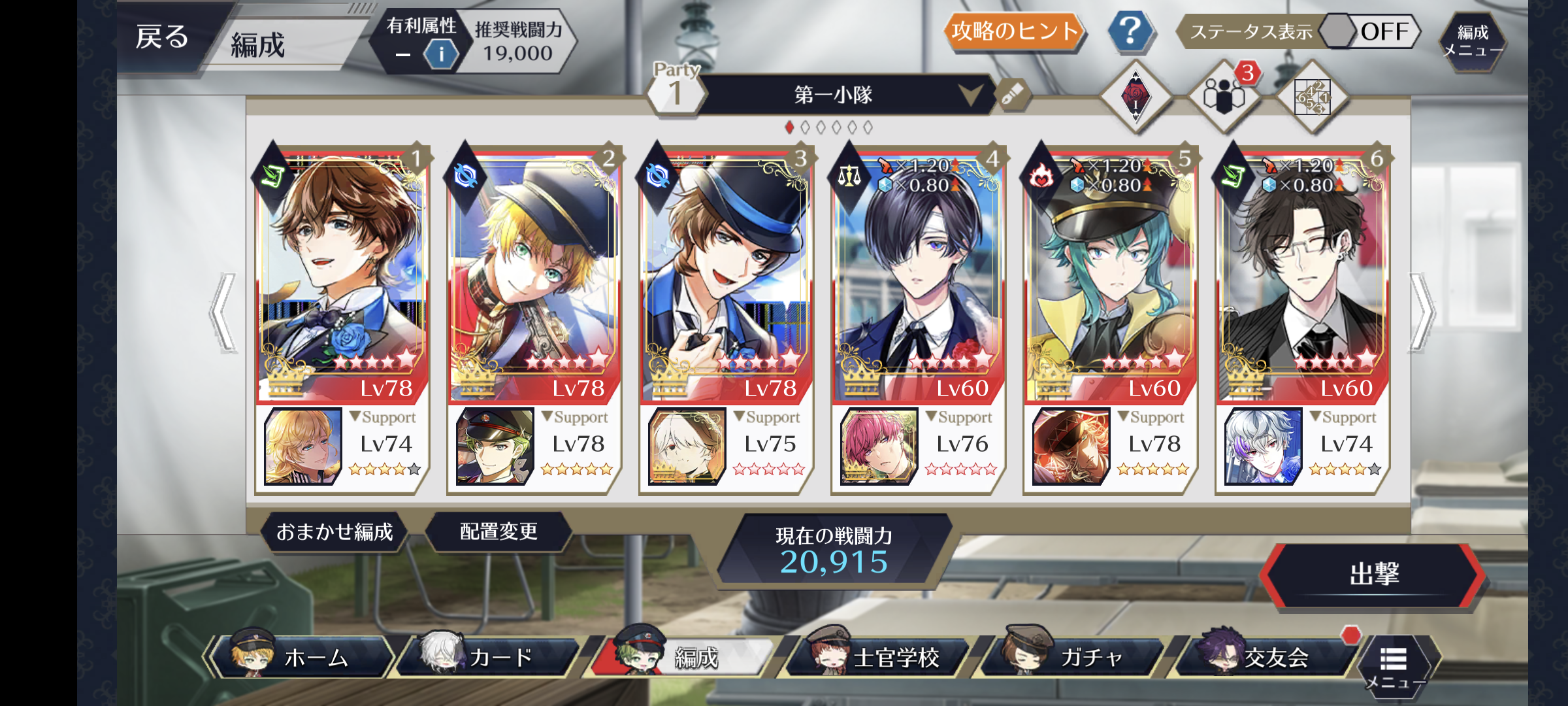Start the battle with 出撃

pos(1374,575)
